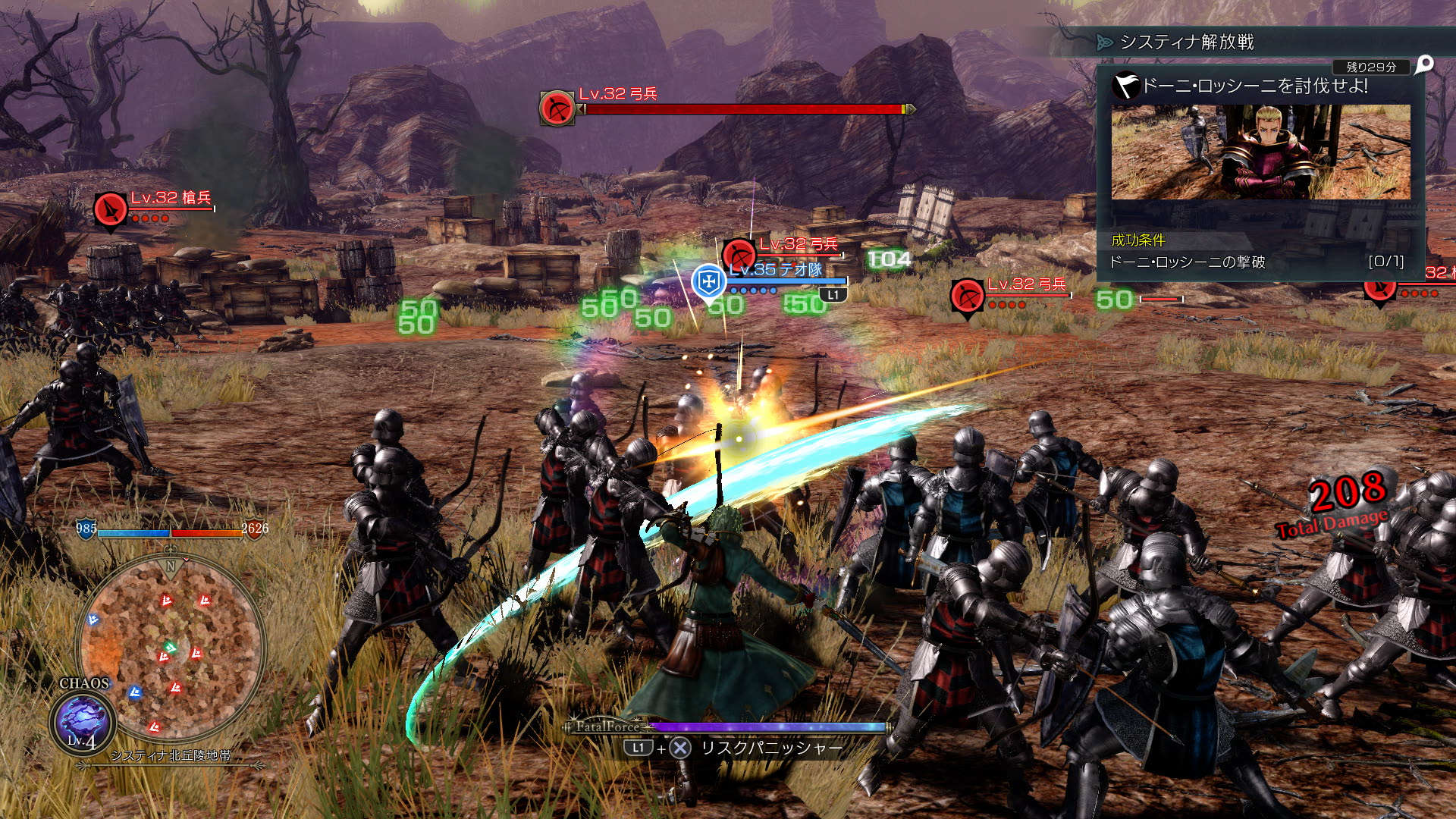Image resolution: width=1456 pixels, height=819 pixels.
Task: Target the Lv.32 槍兵 spear unit marker
Action: [x=111, y=210]
